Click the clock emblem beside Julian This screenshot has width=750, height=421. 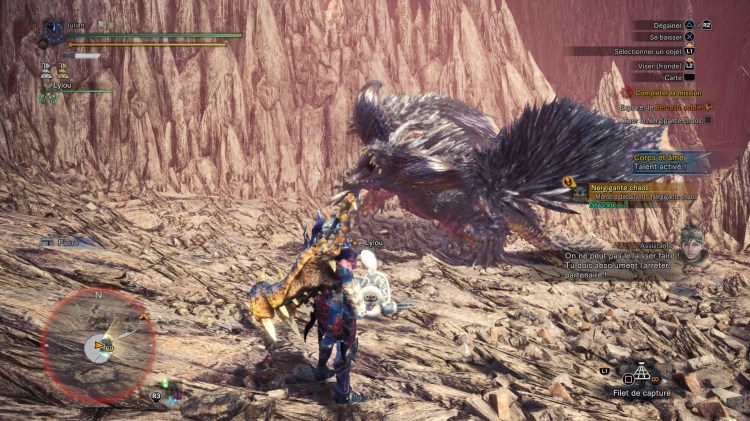[x=53, y=32]
